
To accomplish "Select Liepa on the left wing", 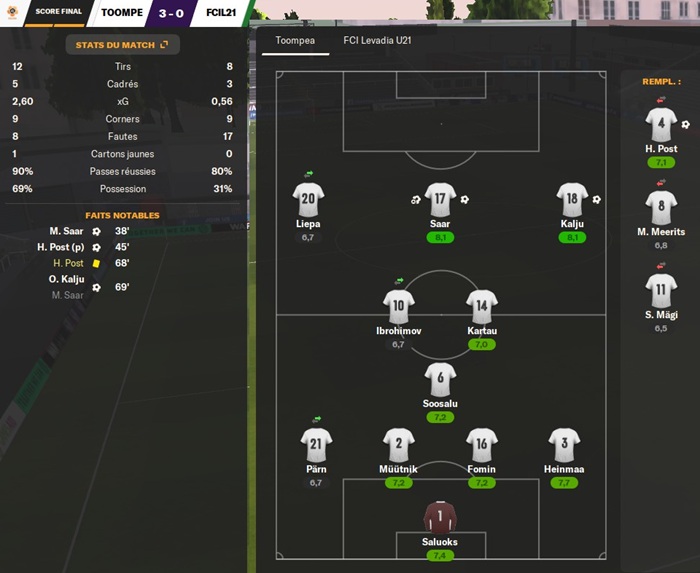I will pos(308,200).
